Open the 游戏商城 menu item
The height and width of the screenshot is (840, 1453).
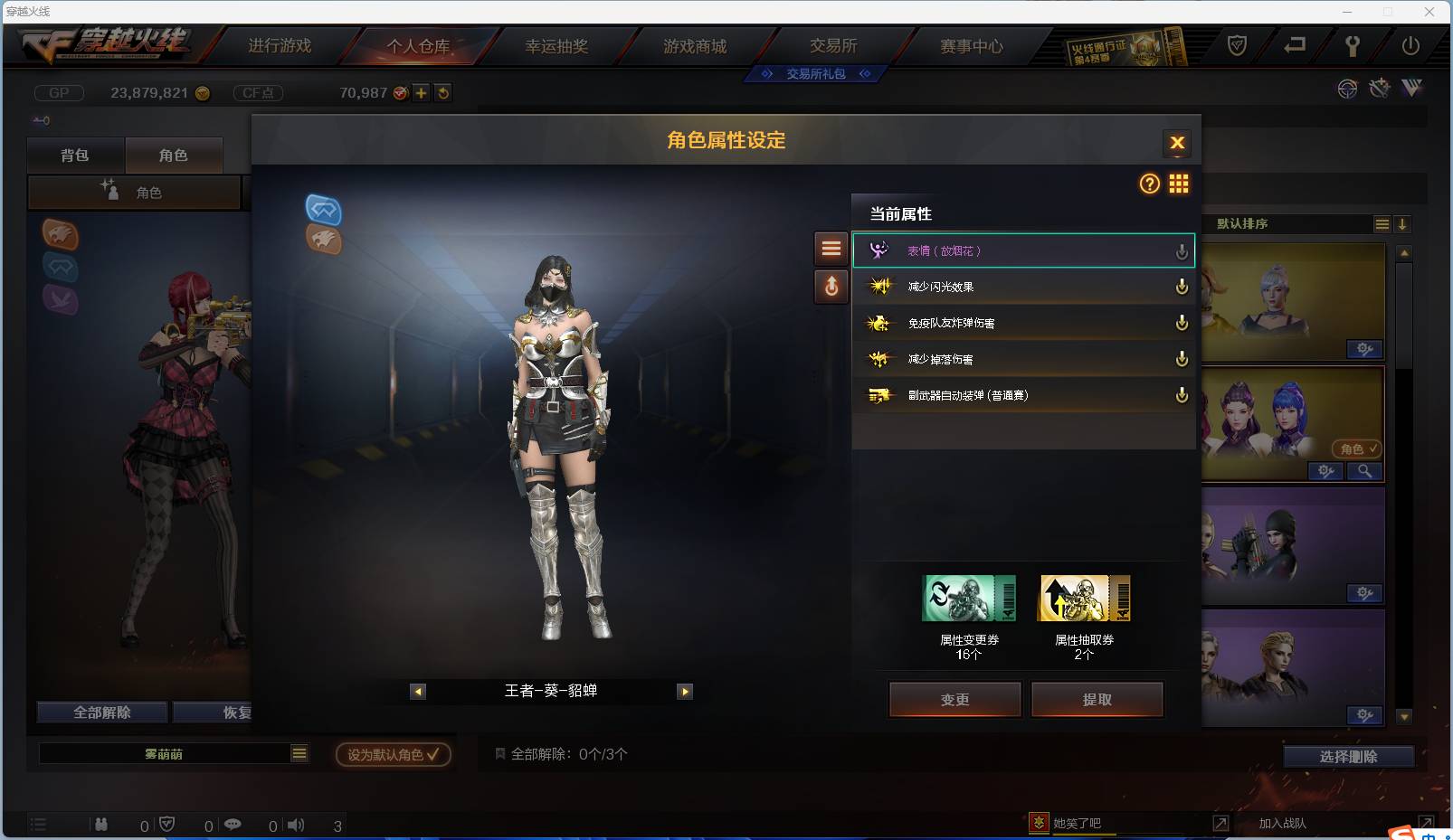click(x=696, y=45)
